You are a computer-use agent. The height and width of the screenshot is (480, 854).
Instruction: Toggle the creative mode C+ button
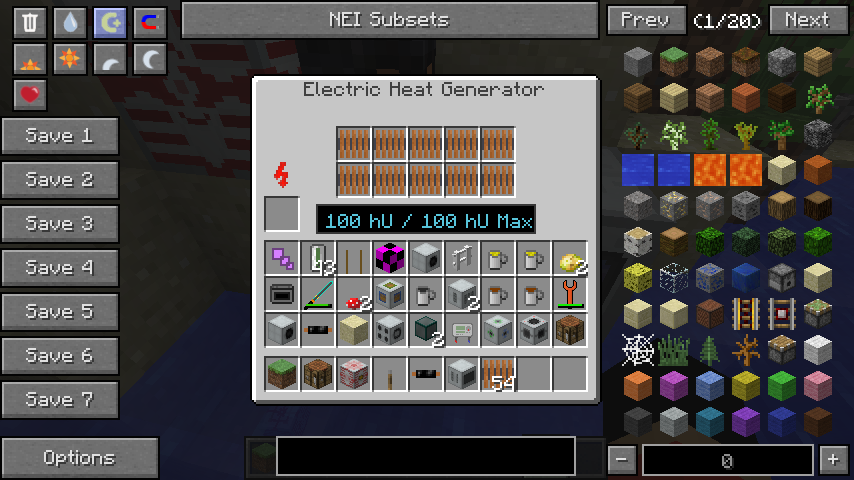110,23
